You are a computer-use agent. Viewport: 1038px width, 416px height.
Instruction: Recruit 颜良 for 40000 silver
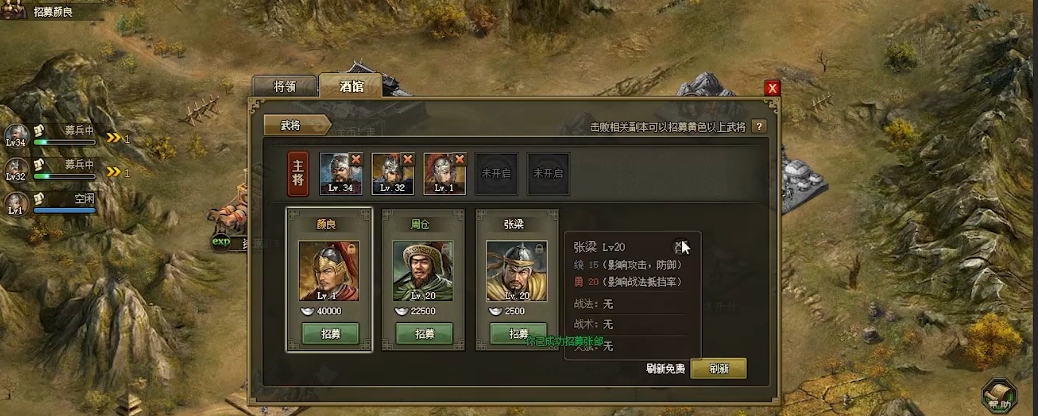330,333
